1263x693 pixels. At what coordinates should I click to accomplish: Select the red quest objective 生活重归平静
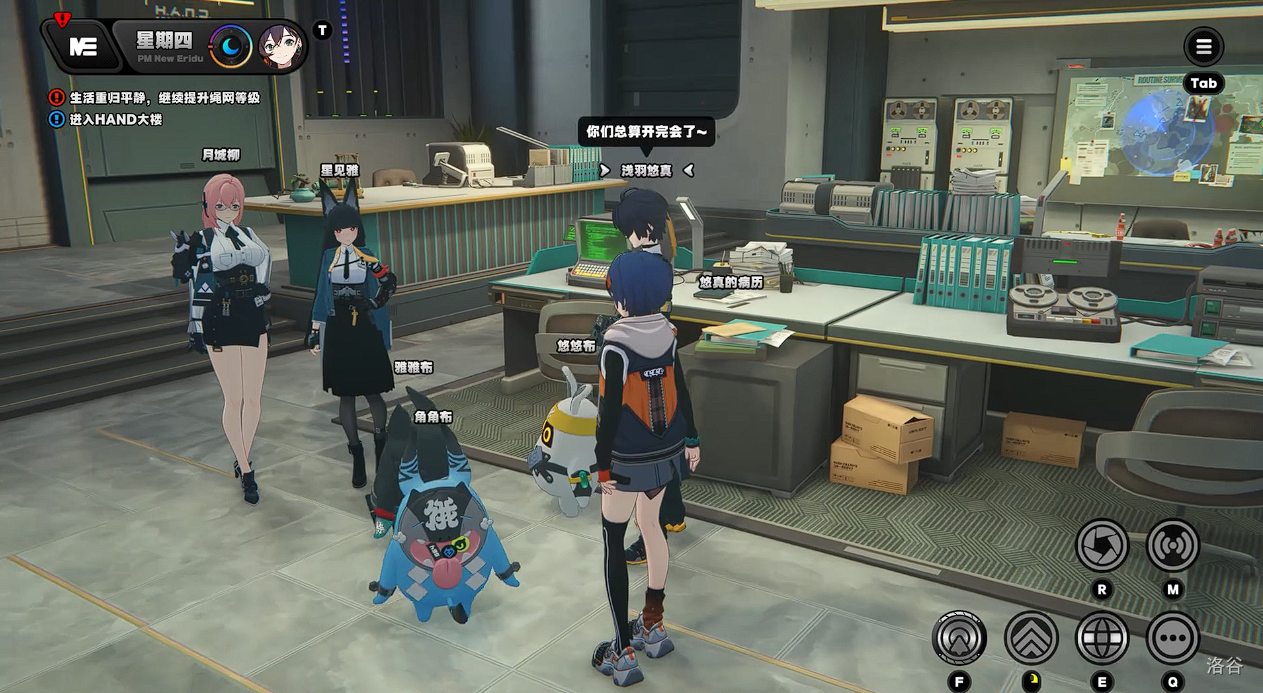coord(165,98)
